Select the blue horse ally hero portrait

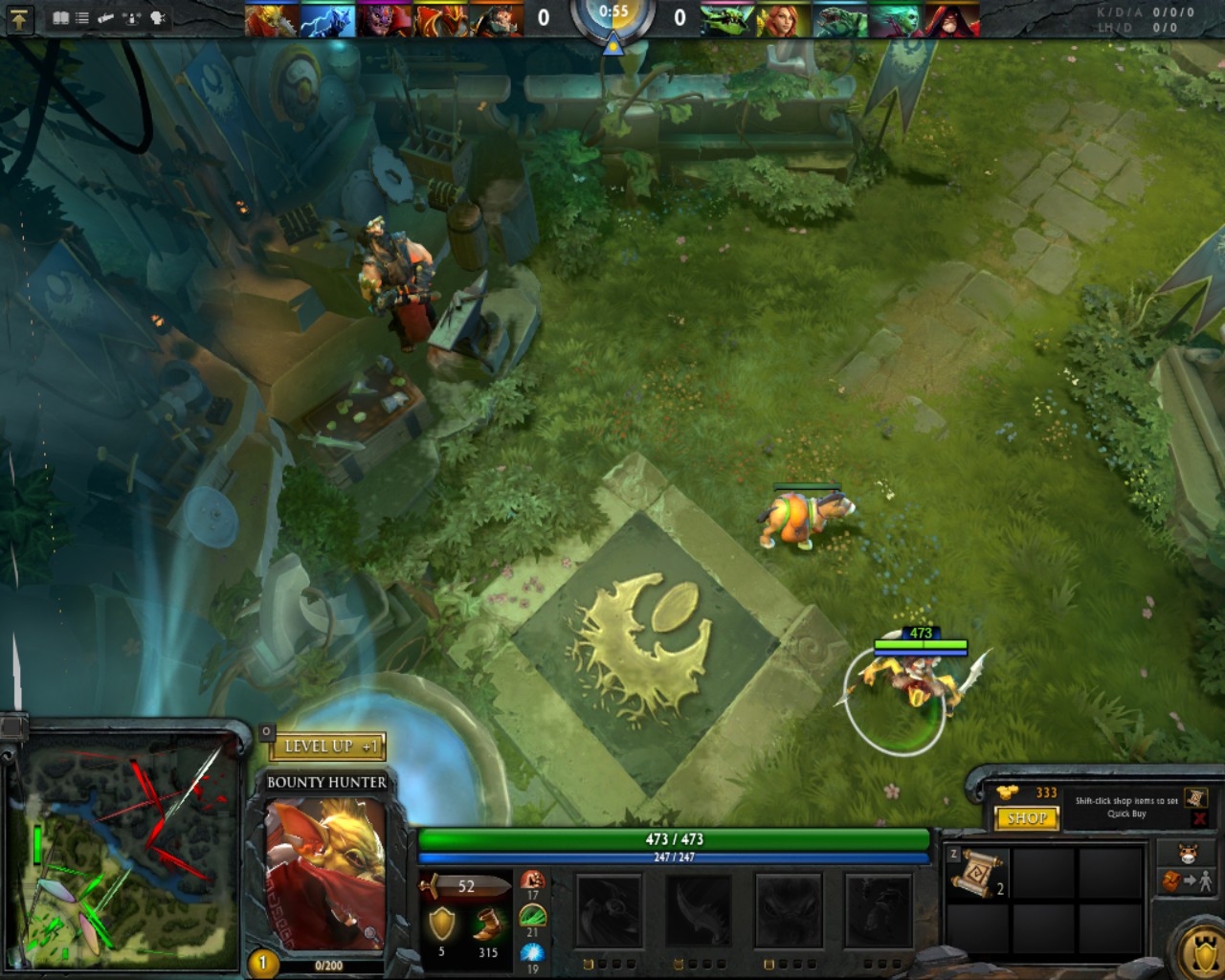[327, 20]
